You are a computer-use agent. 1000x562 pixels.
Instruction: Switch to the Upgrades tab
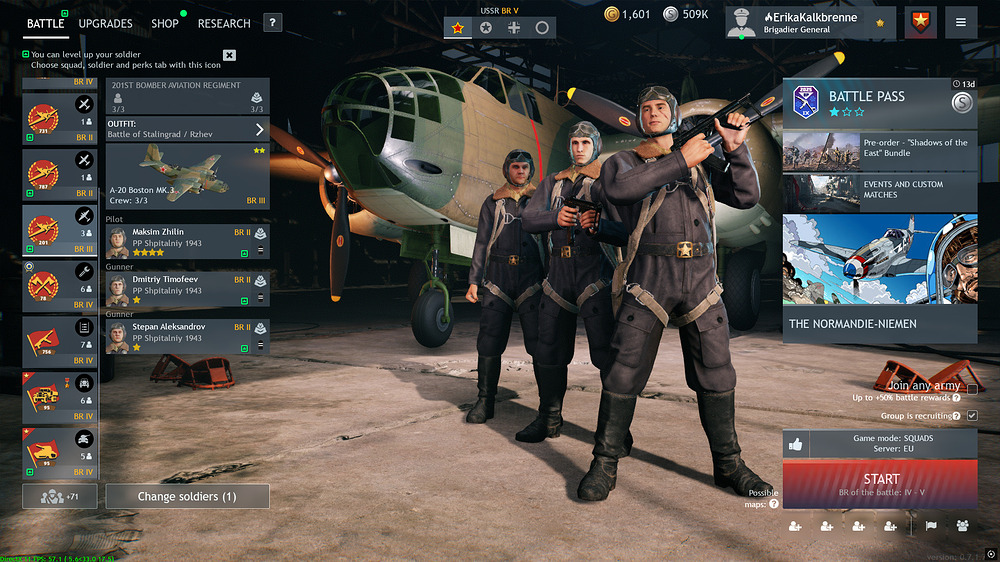click(105, 23)
